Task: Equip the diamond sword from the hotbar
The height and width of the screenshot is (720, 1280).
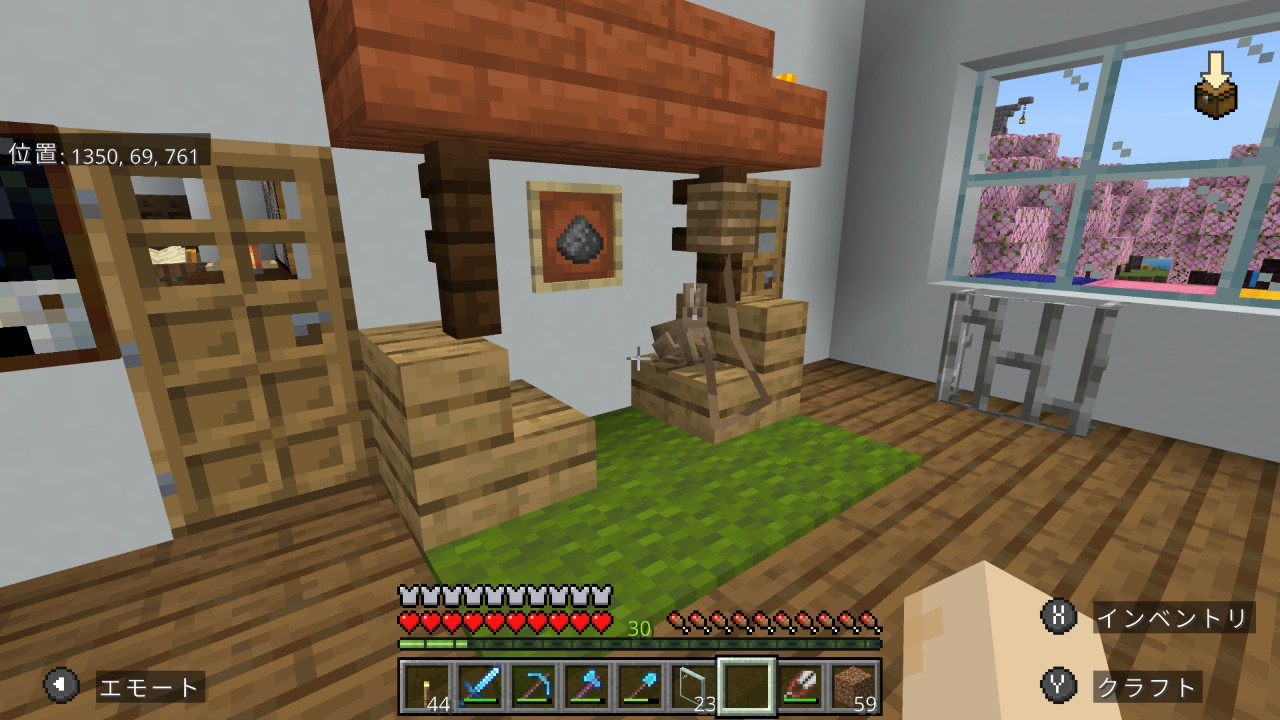Action: [x=479, y=687]
